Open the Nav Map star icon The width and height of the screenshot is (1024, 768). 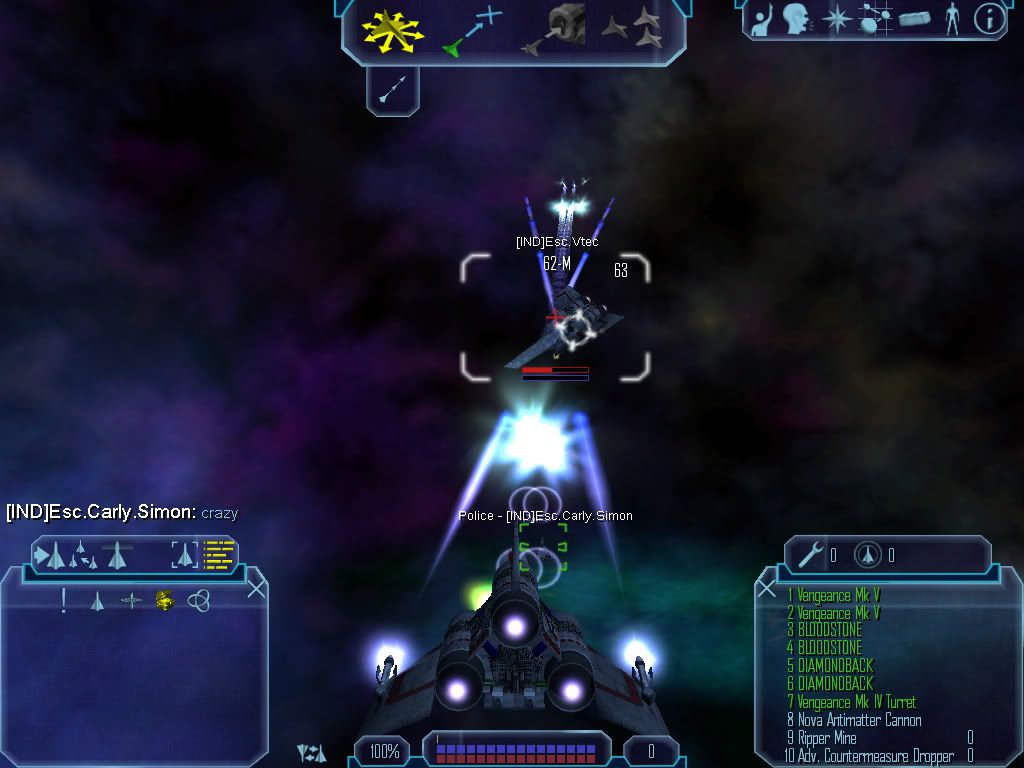click(835, 18)
